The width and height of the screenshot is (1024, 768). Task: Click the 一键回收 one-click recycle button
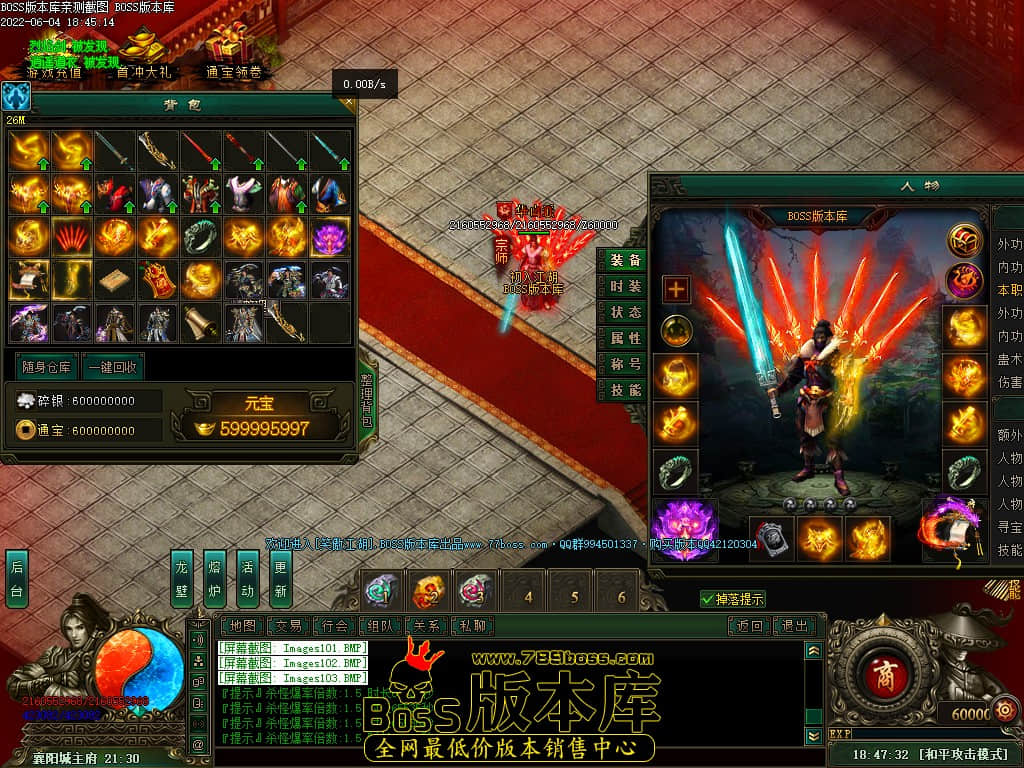coord(112,366)
